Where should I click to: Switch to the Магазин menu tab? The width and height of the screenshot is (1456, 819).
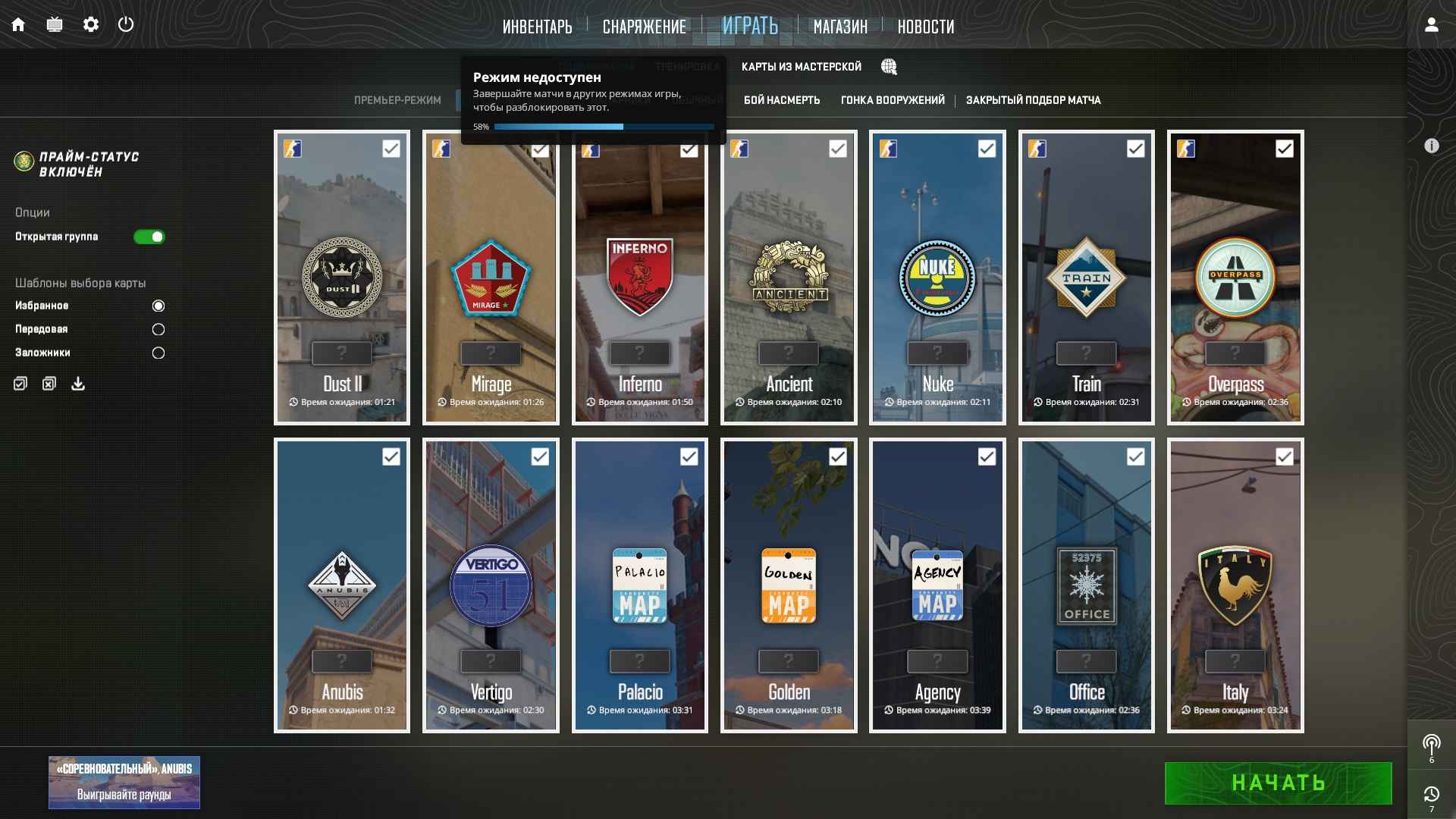(839, 27)
